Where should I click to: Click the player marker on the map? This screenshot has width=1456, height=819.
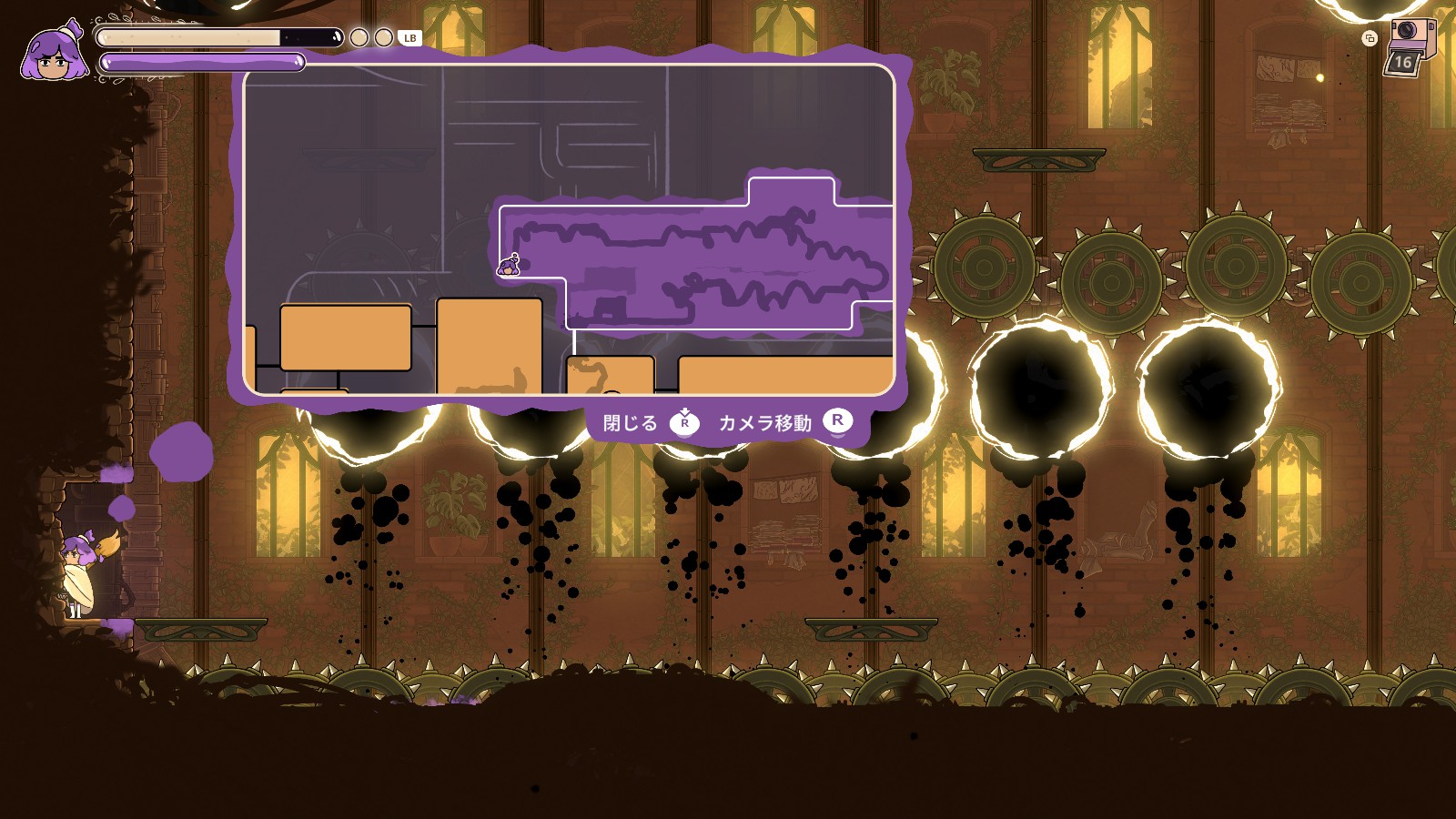tap(509, 267)
